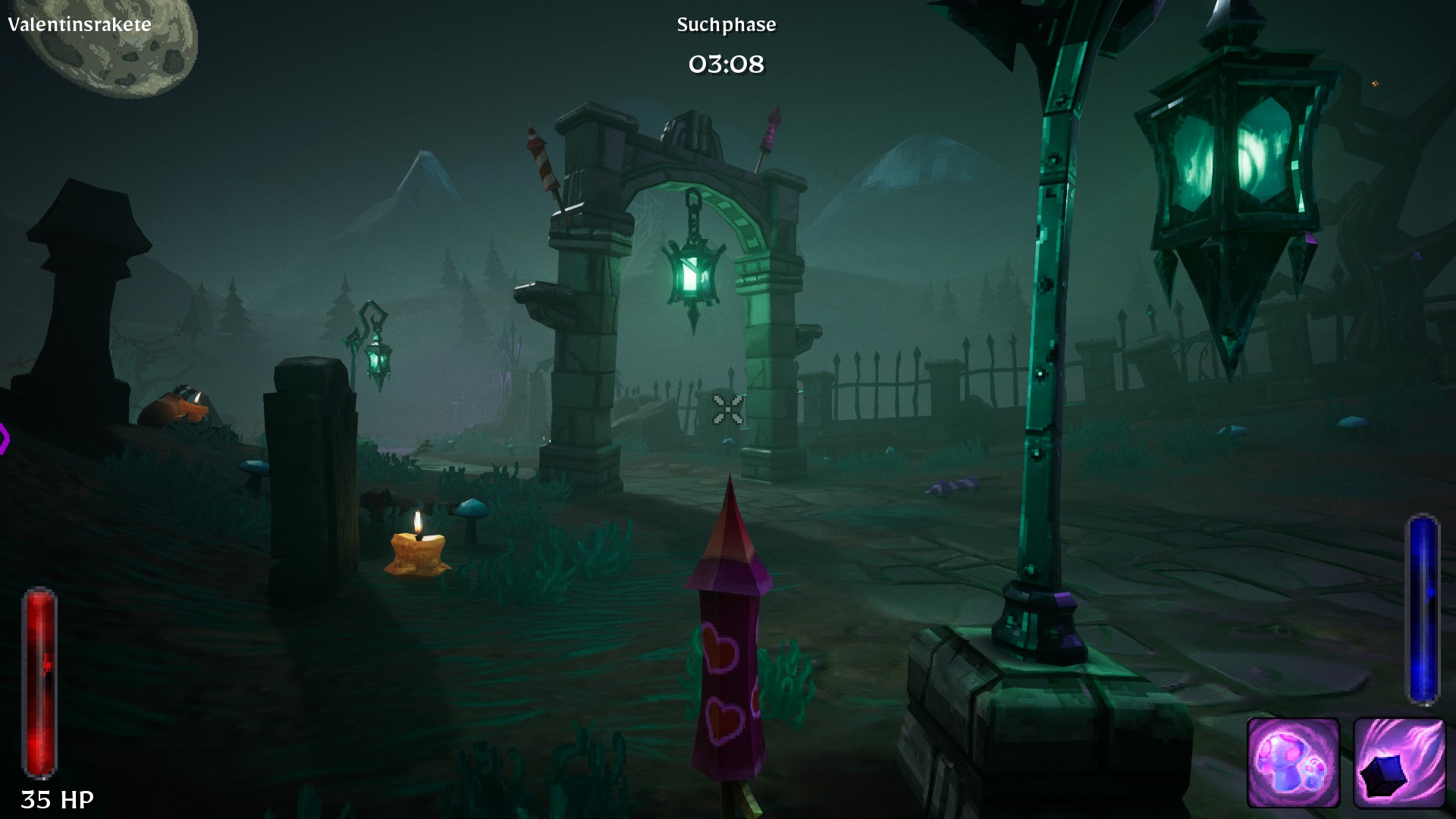Click the crosshair at screen center

pyautogui.click(x=726, y=410)
